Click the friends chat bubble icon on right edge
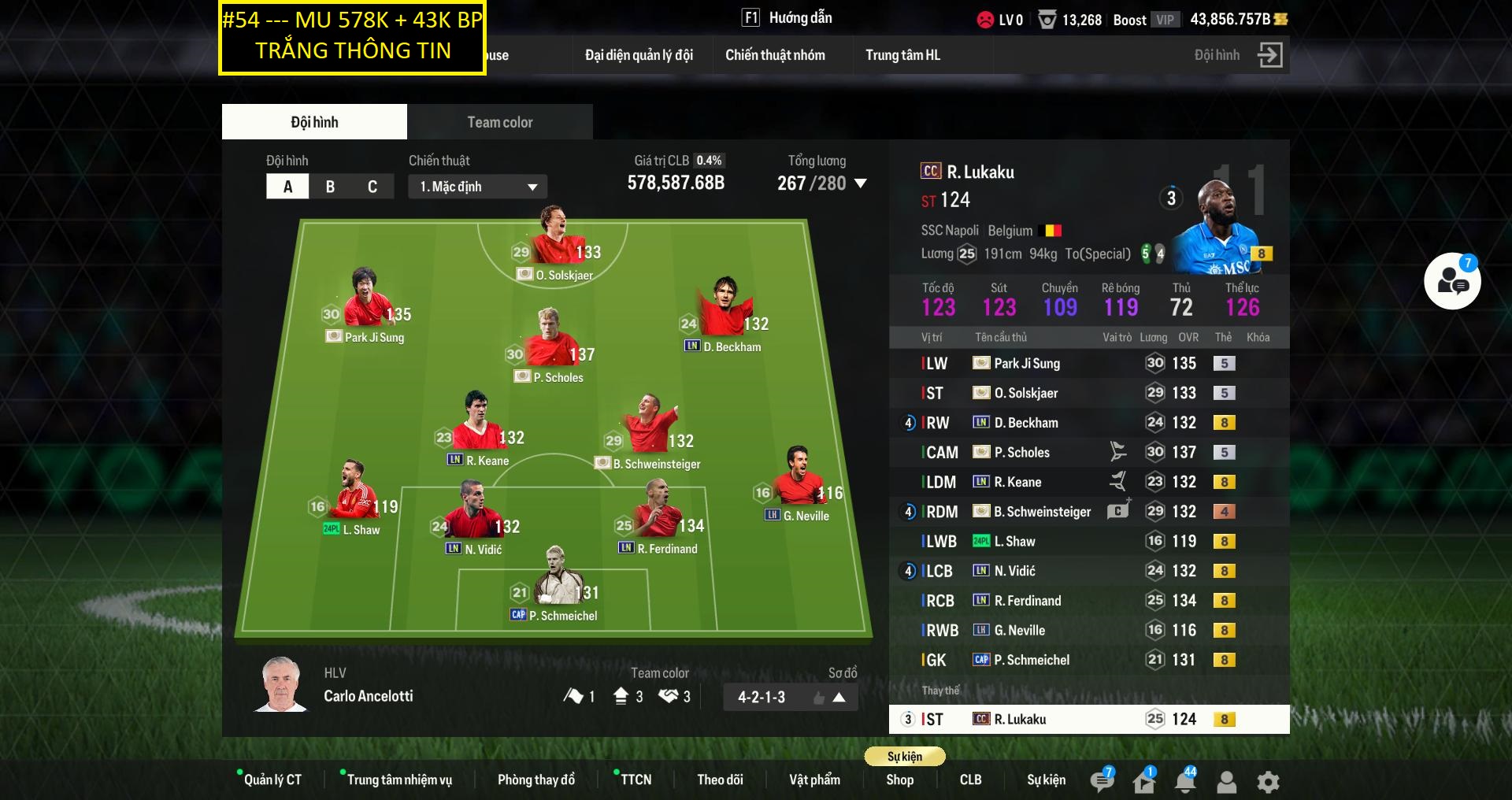The width and height of the screenshot is (1512, 800). [x=1452, y=280]
